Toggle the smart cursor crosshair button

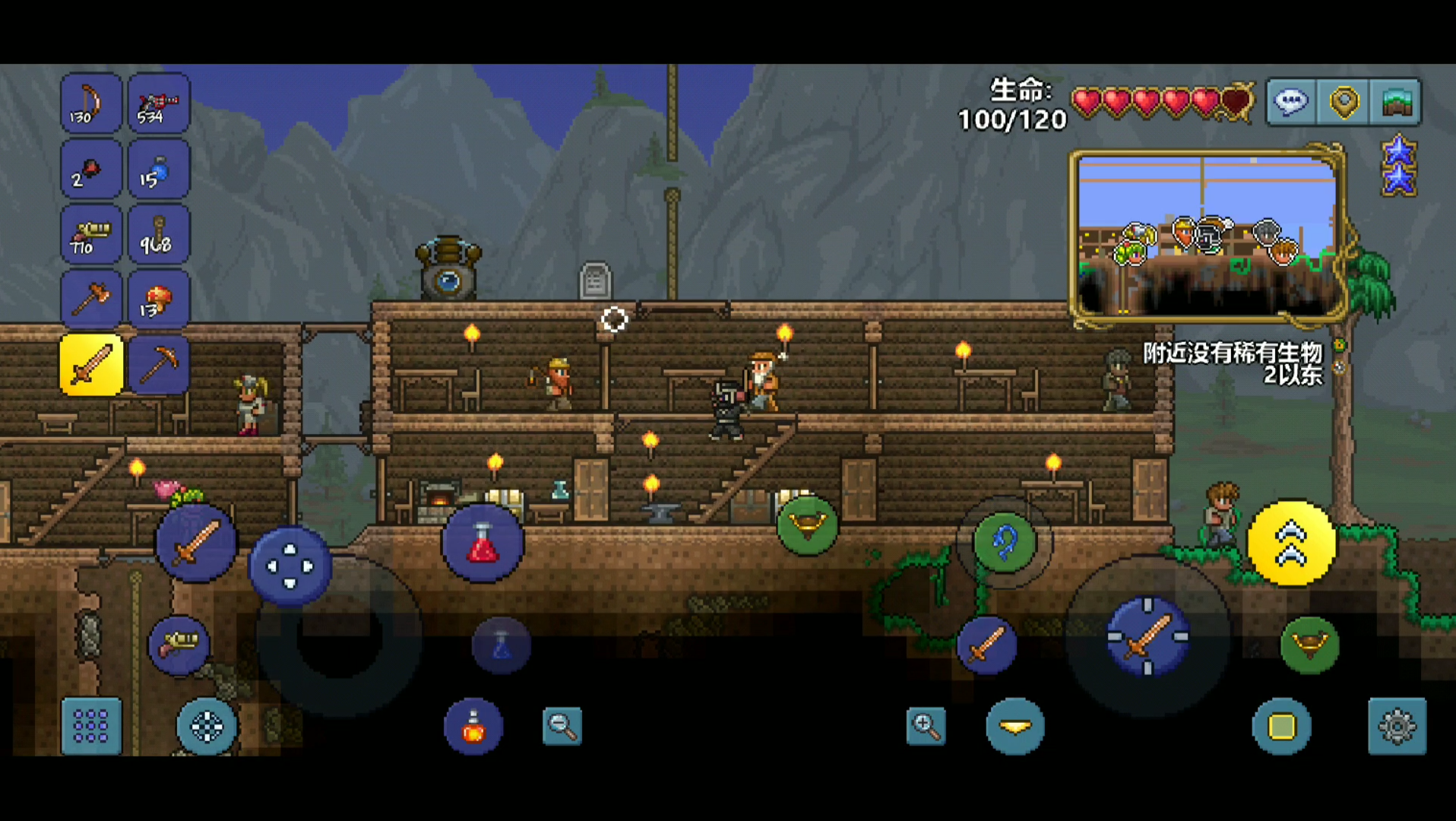click(207, 727)
